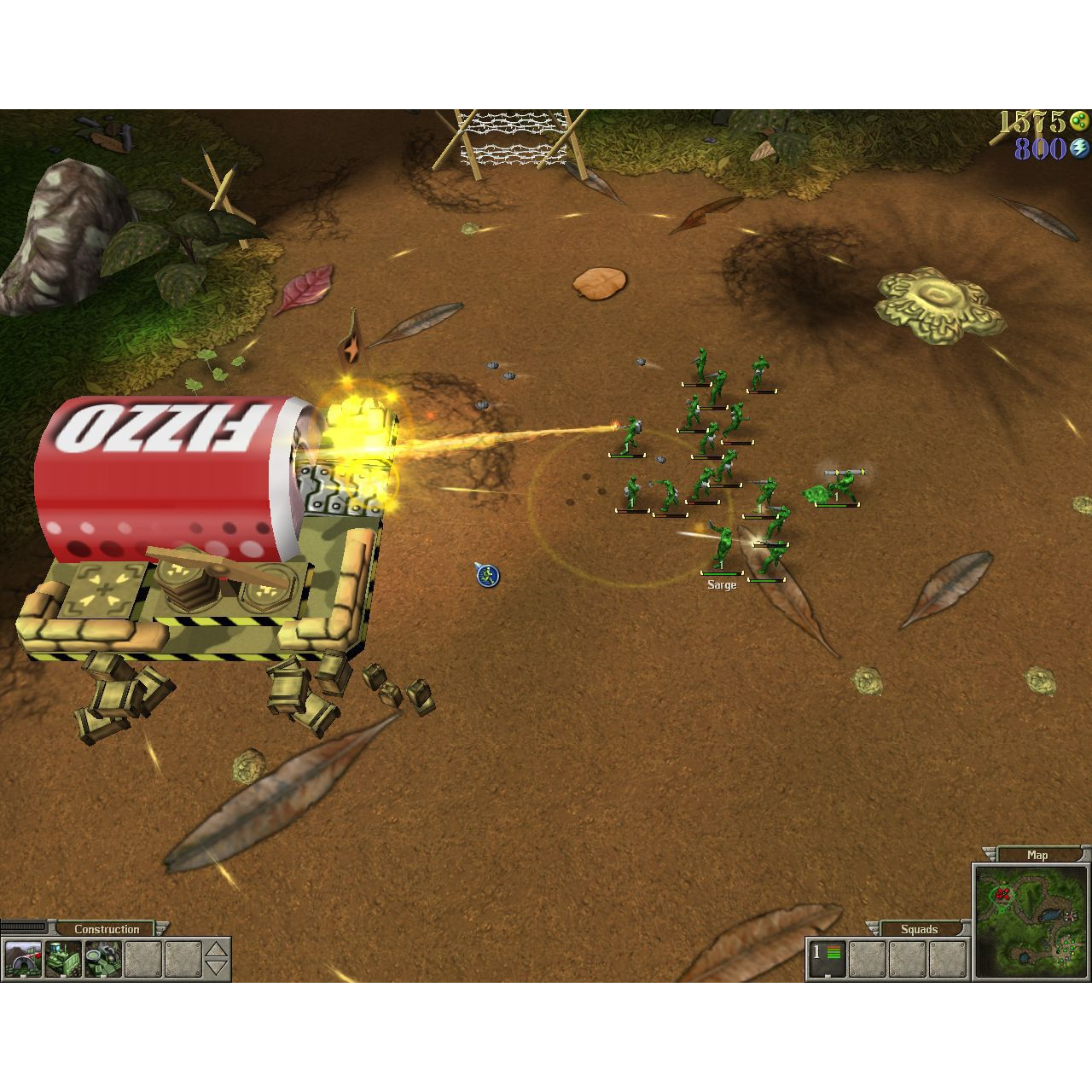Open the Squads panel tab
Viewport: 1092px width, 1092px height.
tap(919, 929)
